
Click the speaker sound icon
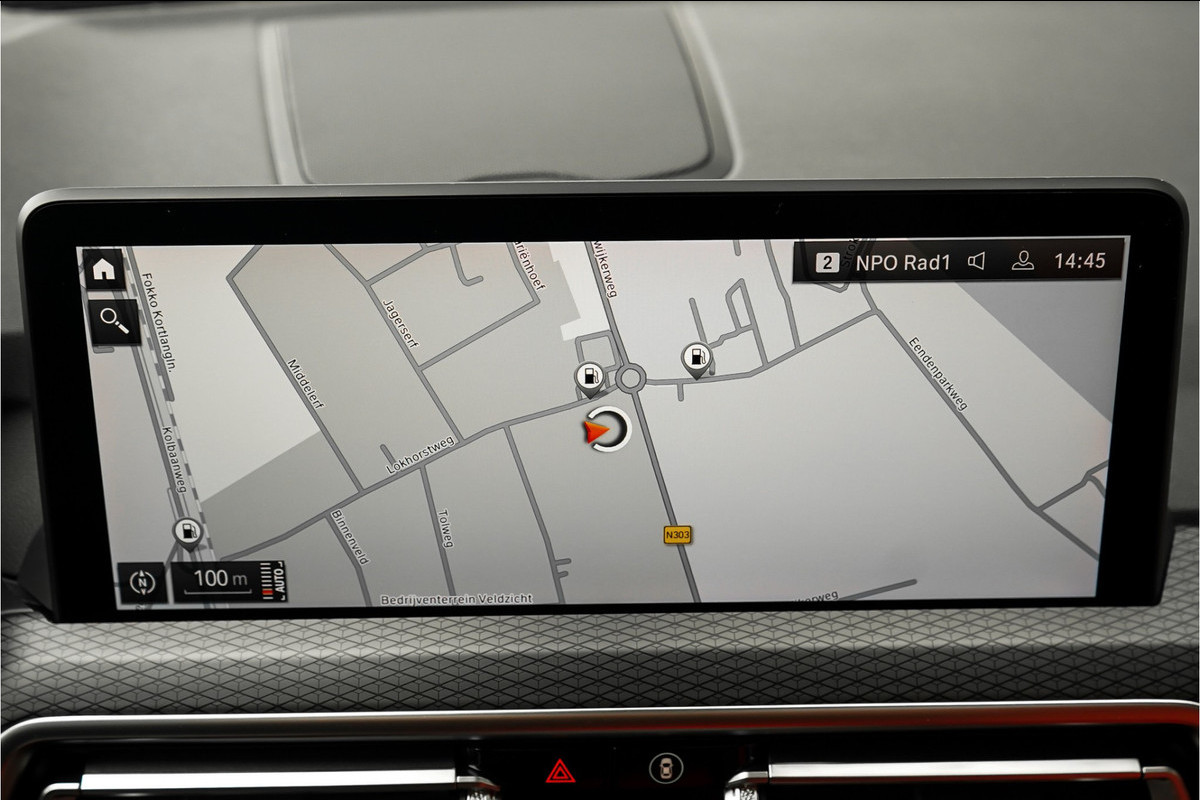tap(977, 262)
